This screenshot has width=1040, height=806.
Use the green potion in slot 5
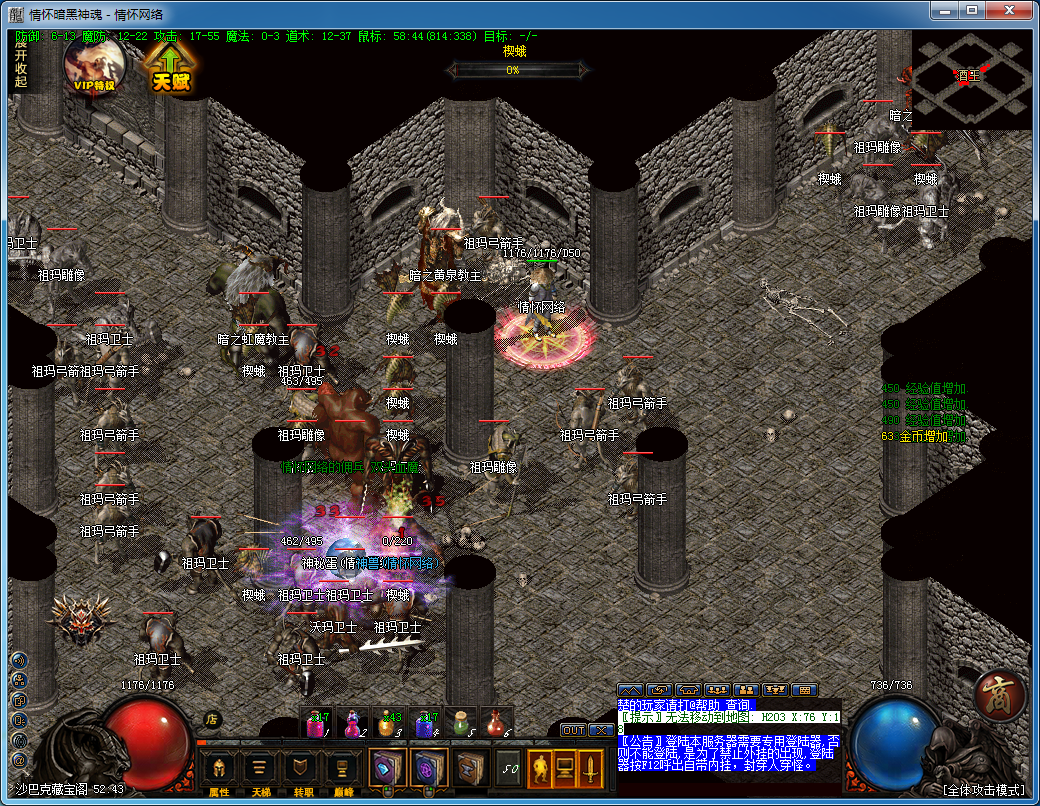tap(459, 722)
